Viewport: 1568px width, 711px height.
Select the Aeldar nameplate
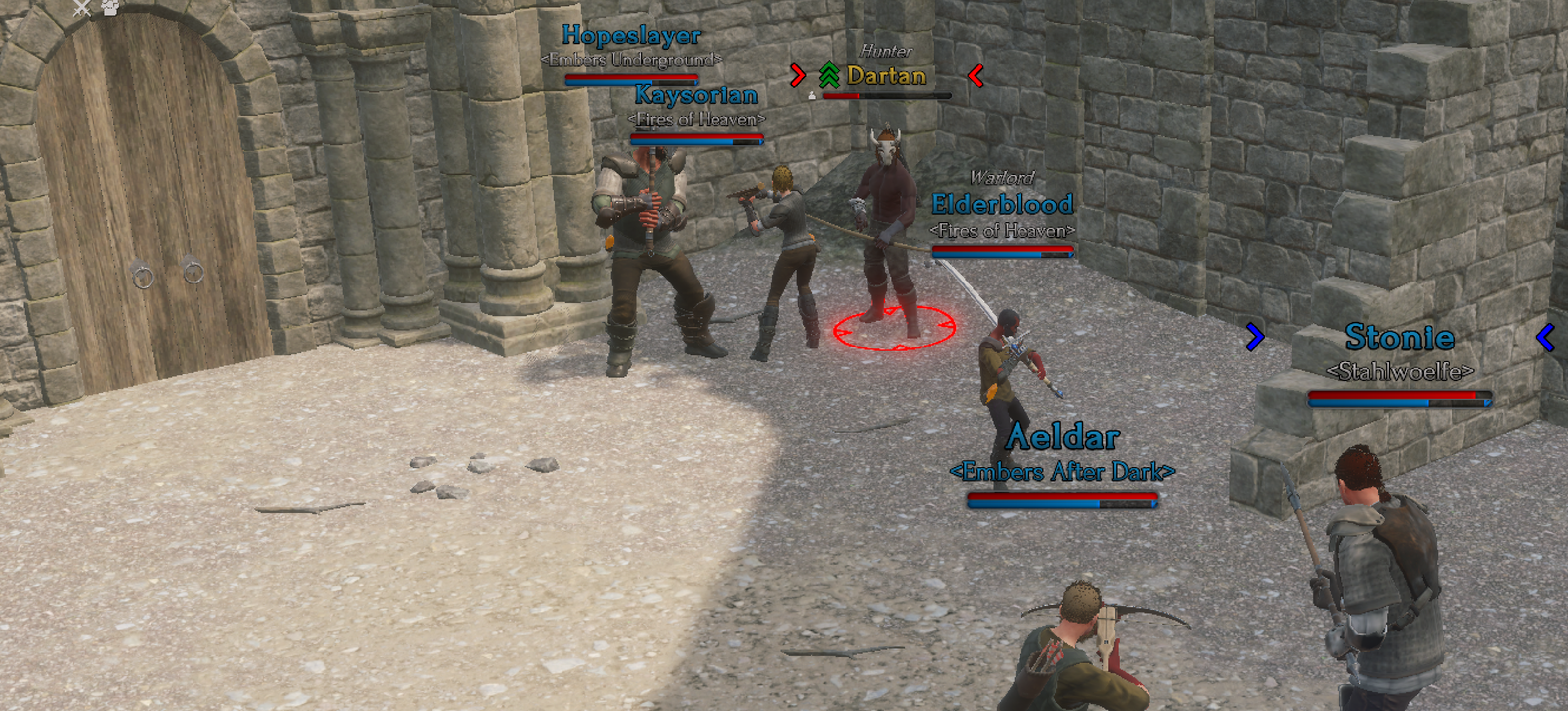click(x=1062, y=437)
